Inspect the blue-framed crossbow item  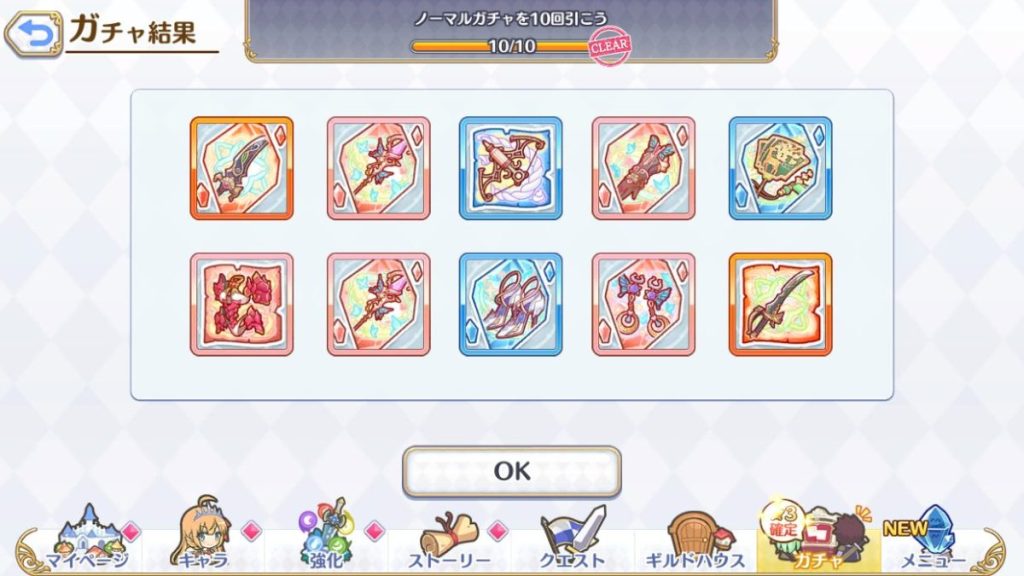click(511, 168)
